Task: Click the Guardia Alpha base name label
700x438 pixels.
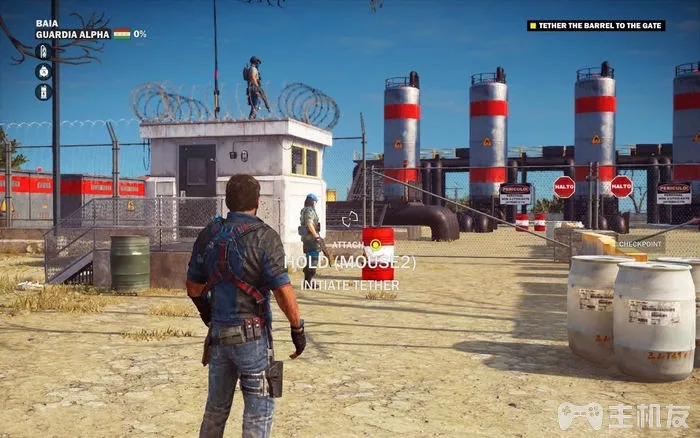Action: tap(73, 34)
